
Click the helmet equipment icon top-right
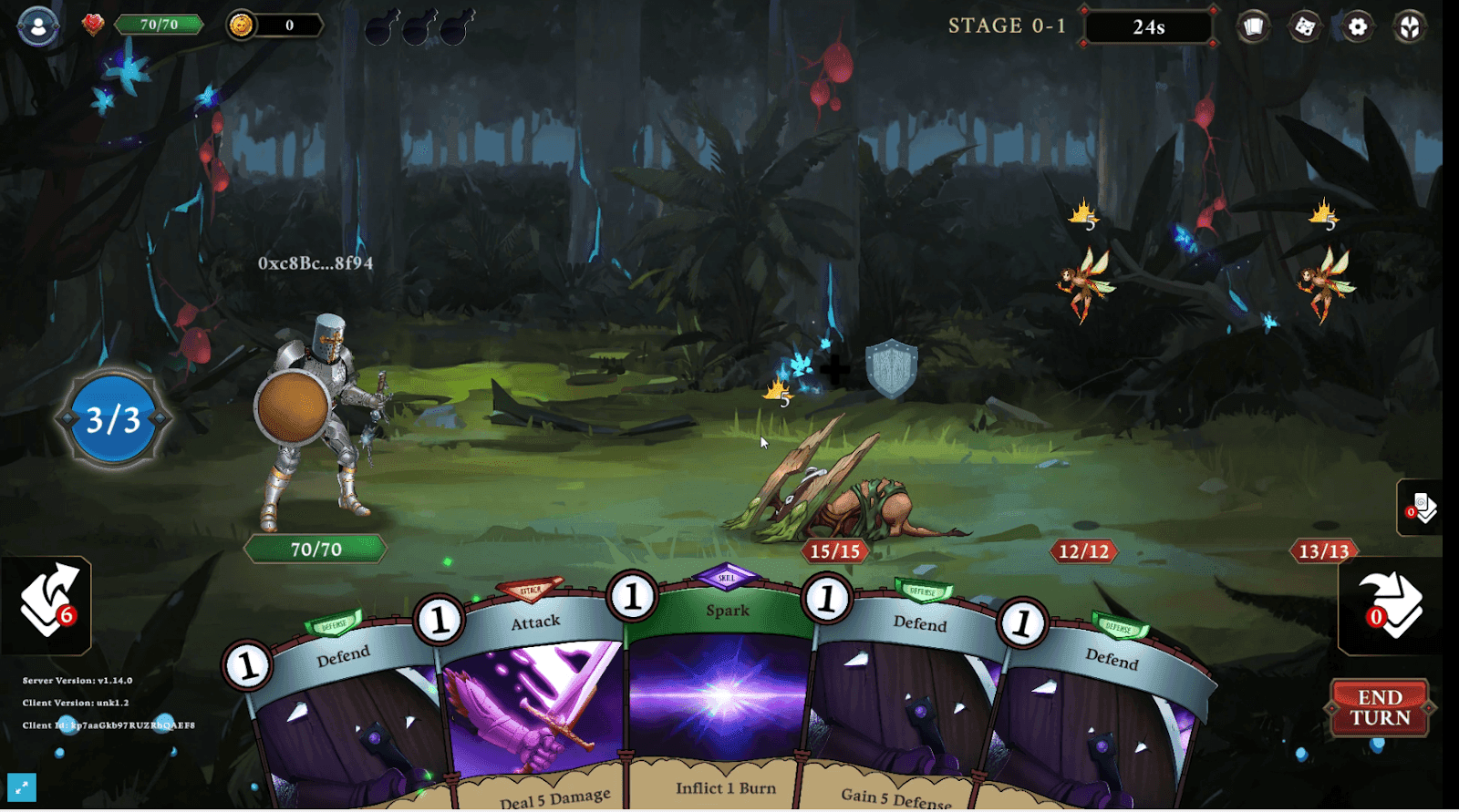1408,26
